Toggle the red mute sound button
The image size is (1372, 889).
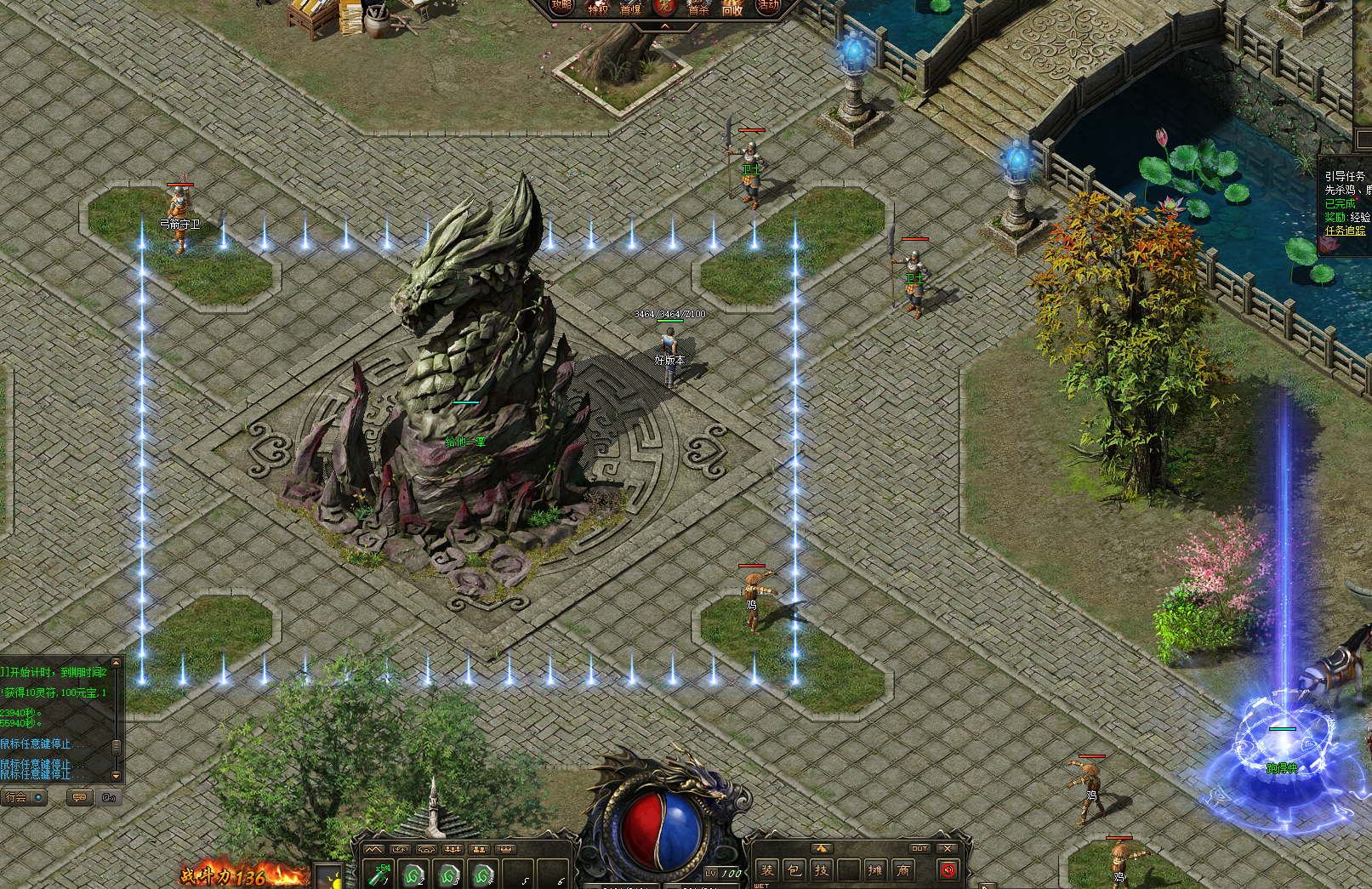[948, 870]
